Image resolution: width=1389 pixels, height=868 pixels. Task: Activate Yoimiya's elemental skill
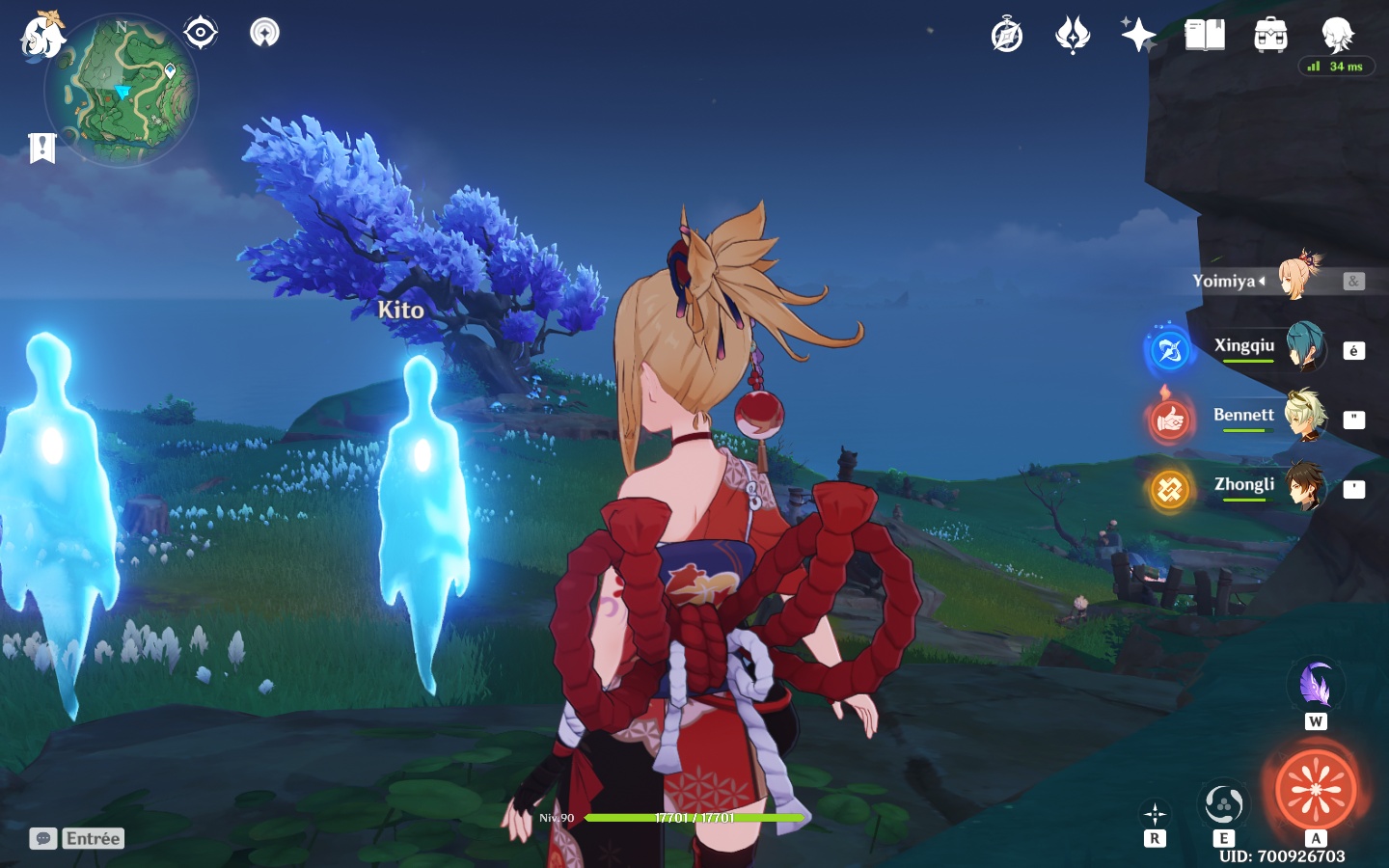click(x=1223, y=804)
